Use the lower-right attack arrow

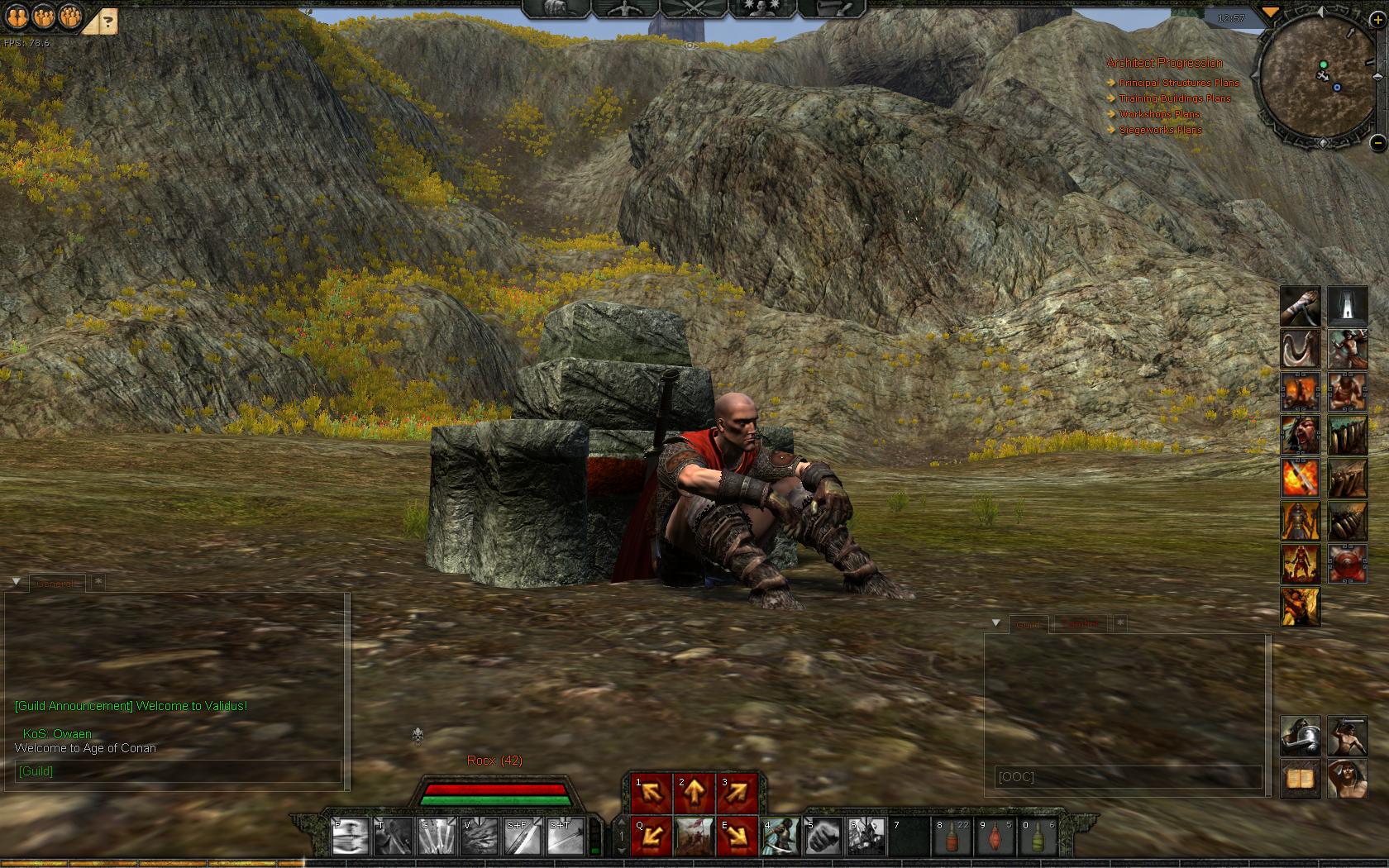pos(737,837)
